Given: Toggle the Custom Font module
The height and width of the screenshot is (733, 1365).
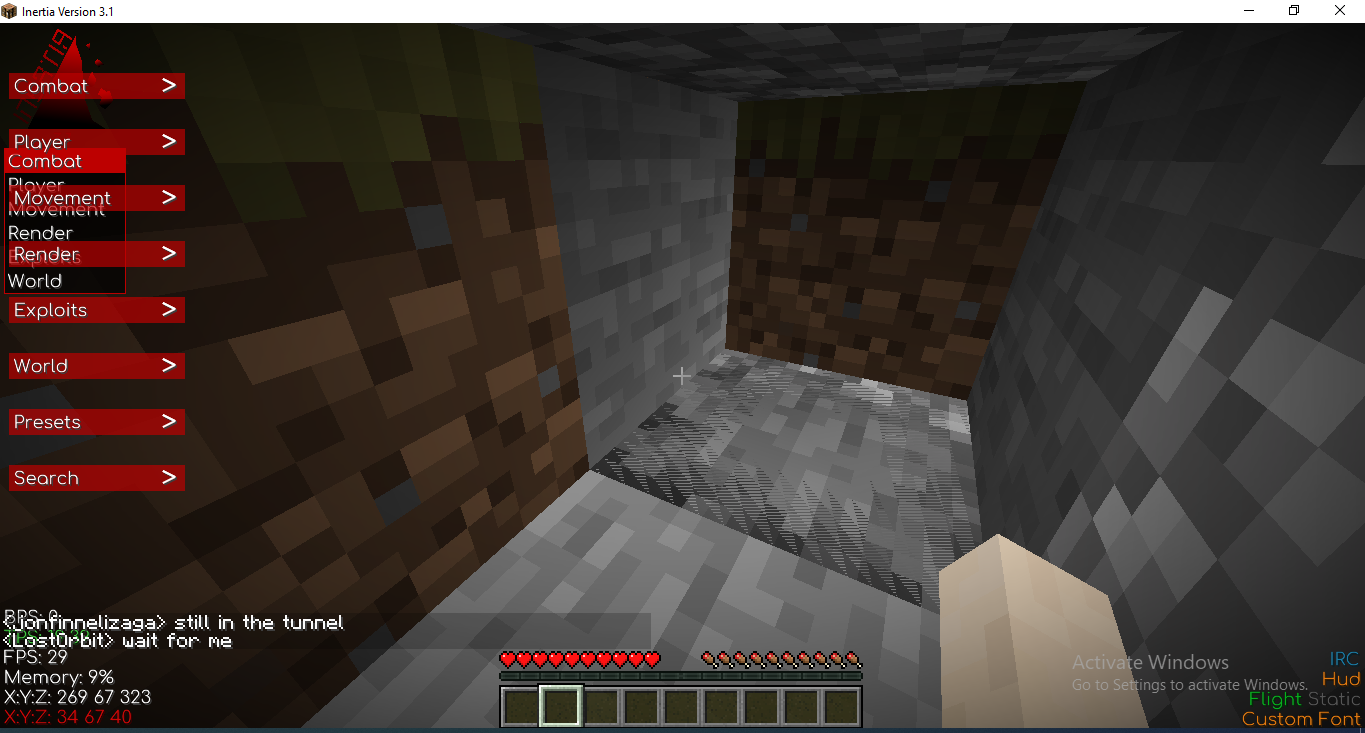Looking at the screenshot, I should (x=1299, y=719).
